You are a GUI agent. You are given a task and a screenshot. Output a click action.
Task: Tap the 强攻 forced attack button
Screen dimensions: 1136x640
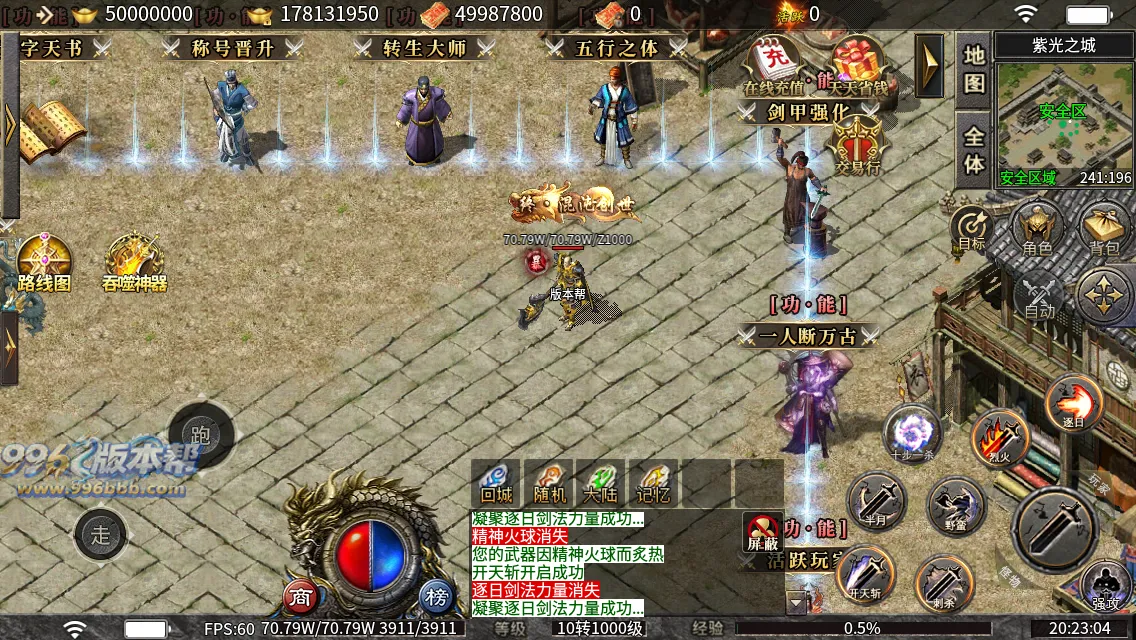[x=1105, y=585]
